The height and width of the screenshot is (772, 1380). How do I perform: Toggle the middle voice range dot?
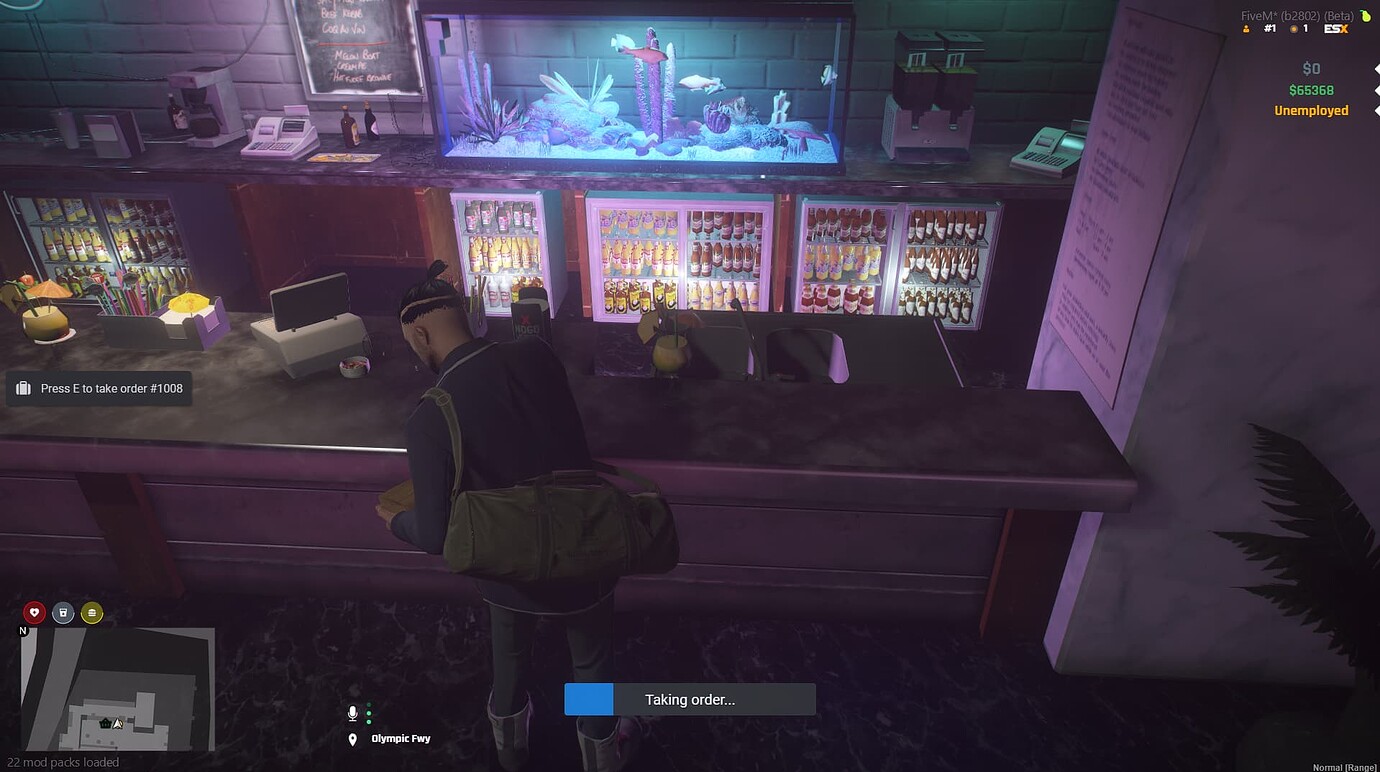point(369,713)
